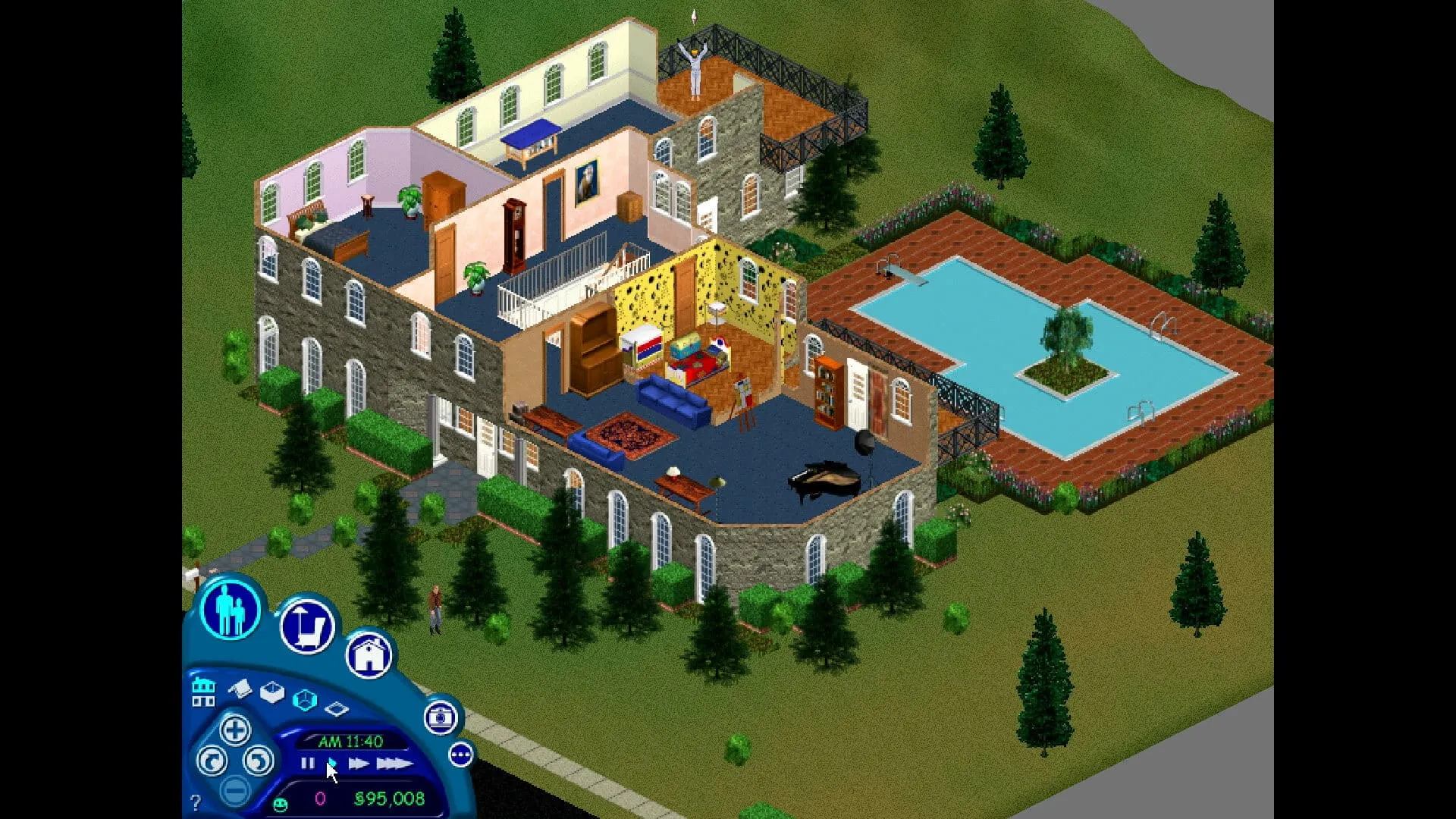Enter Build Mode with the house icon
This screenshot has width=1456, height=819.
pos(369,654)
